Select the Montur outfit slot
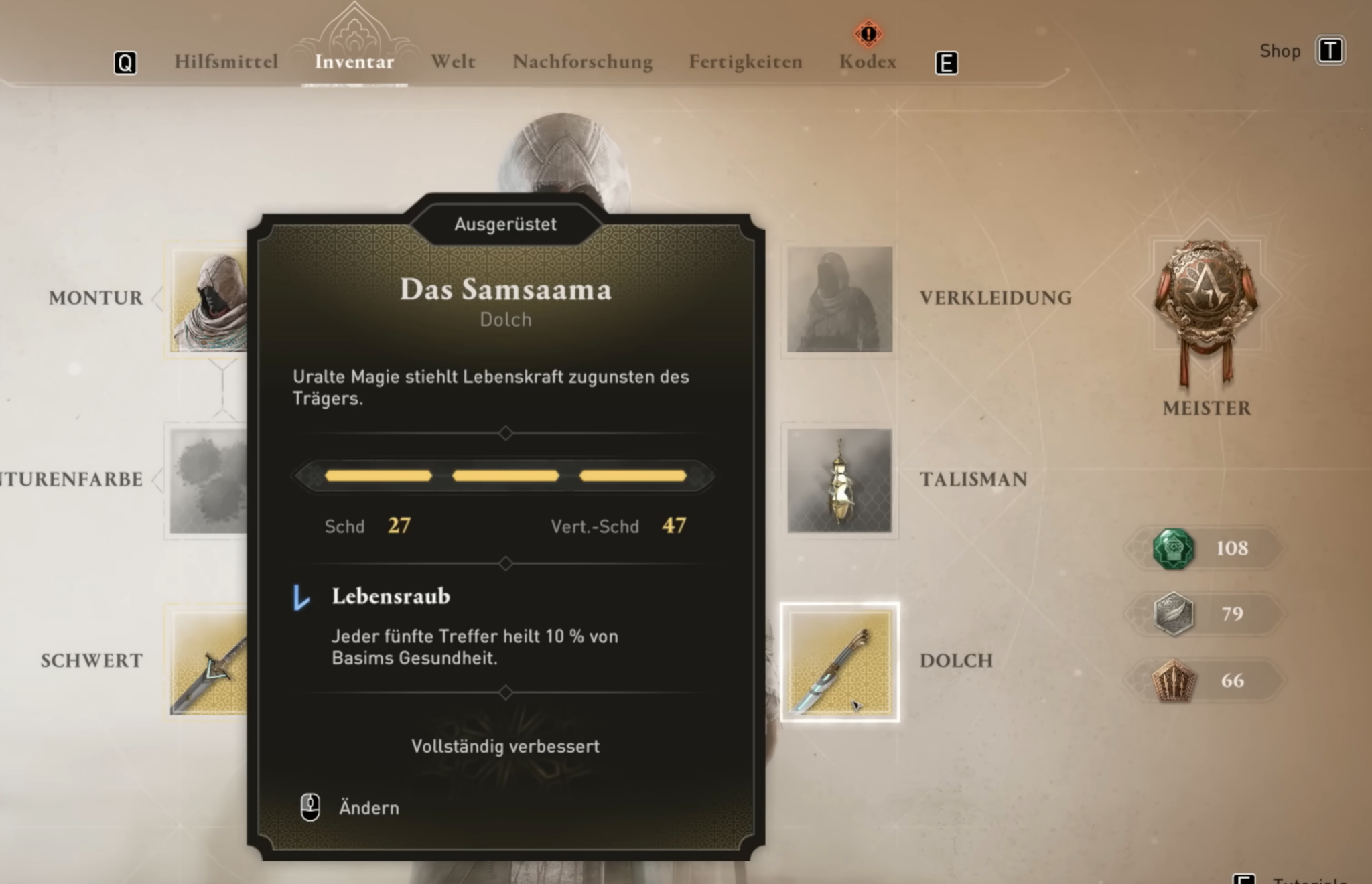This screenshot has height=884, width=1372. (209, 301)
